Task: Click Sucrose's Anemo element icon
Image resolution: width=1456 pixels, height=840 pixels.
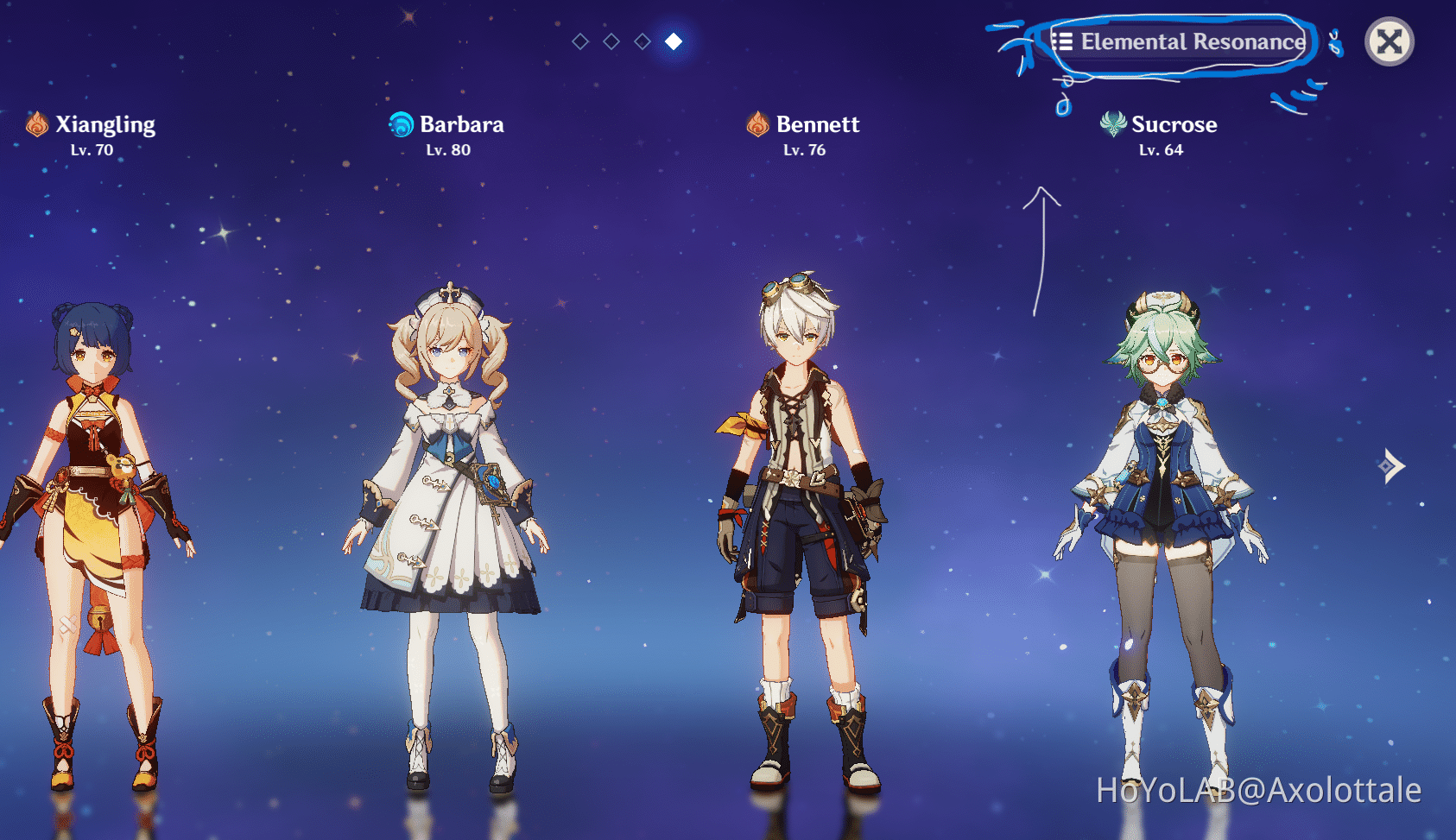Action: click(1112, 124)
